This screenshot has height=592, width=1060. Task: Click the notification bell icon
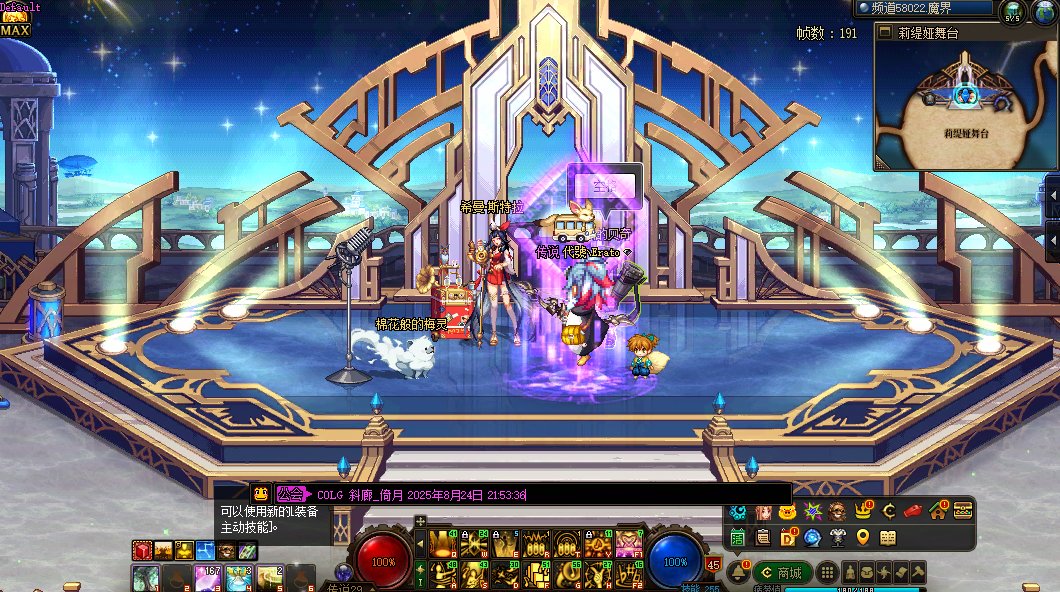737,572
